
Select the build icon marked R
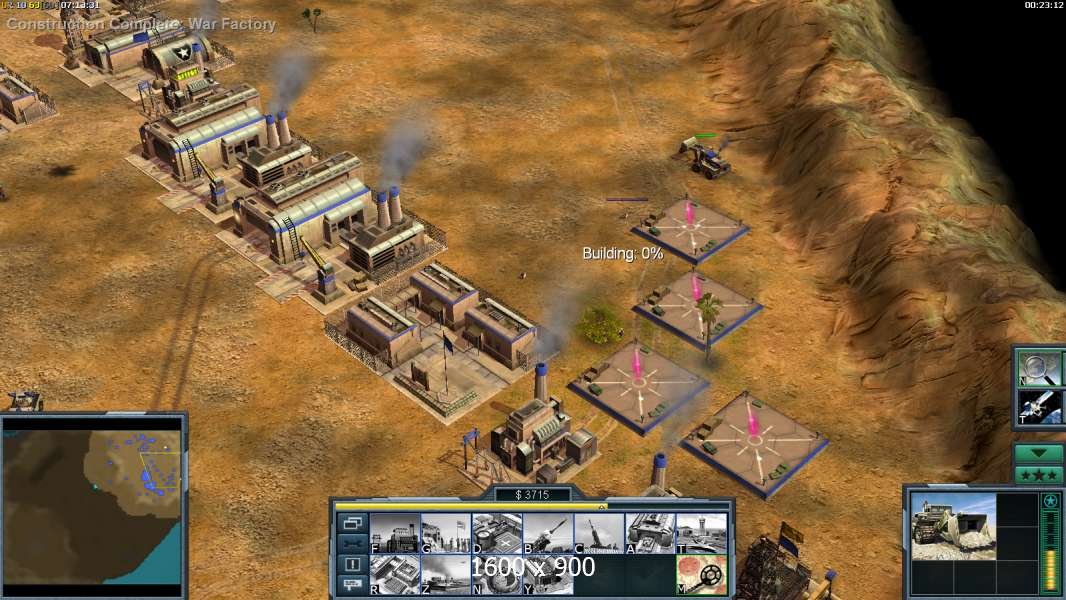(395, 574)
